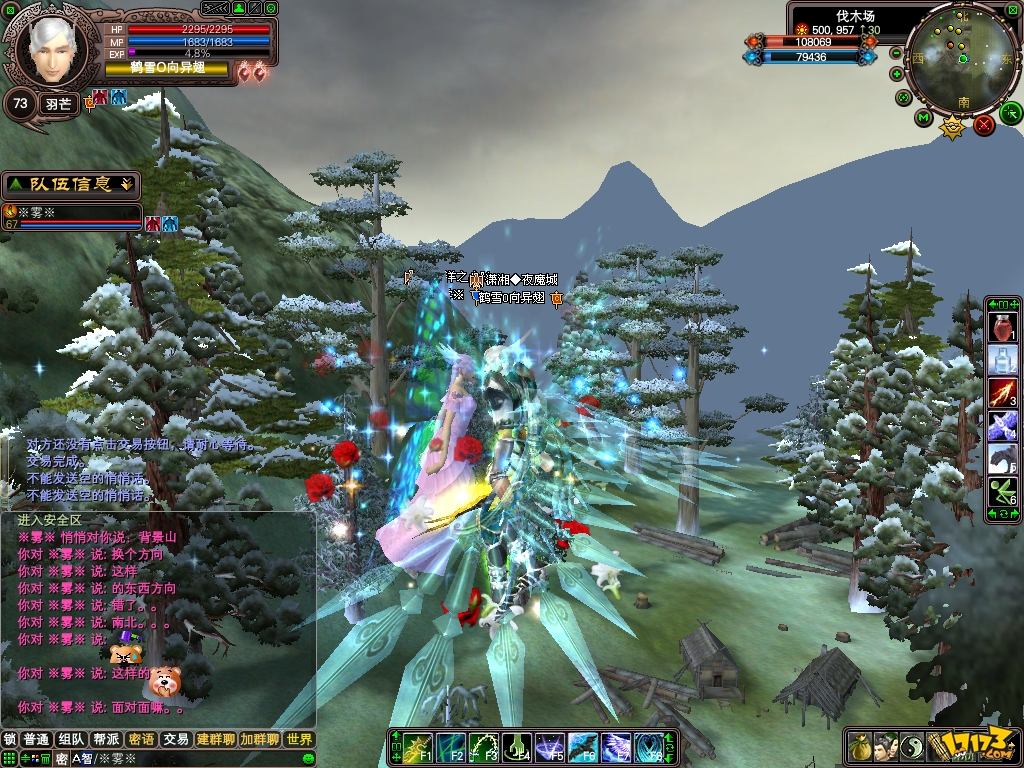This screenshot has width=1024, height=768.
Task: Toggle the 锁 chat lock button
Action: 10,740
